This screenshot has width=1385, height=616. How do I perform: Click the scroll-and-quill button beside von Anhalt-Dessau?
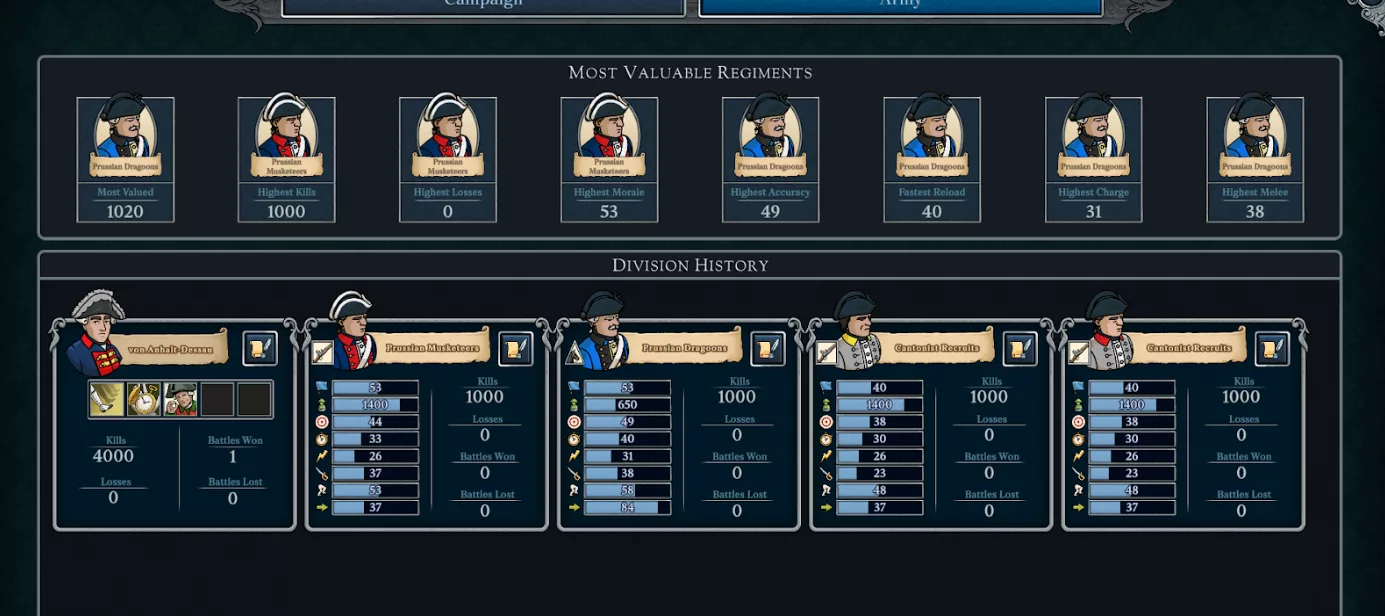click(x=260, y=348)
